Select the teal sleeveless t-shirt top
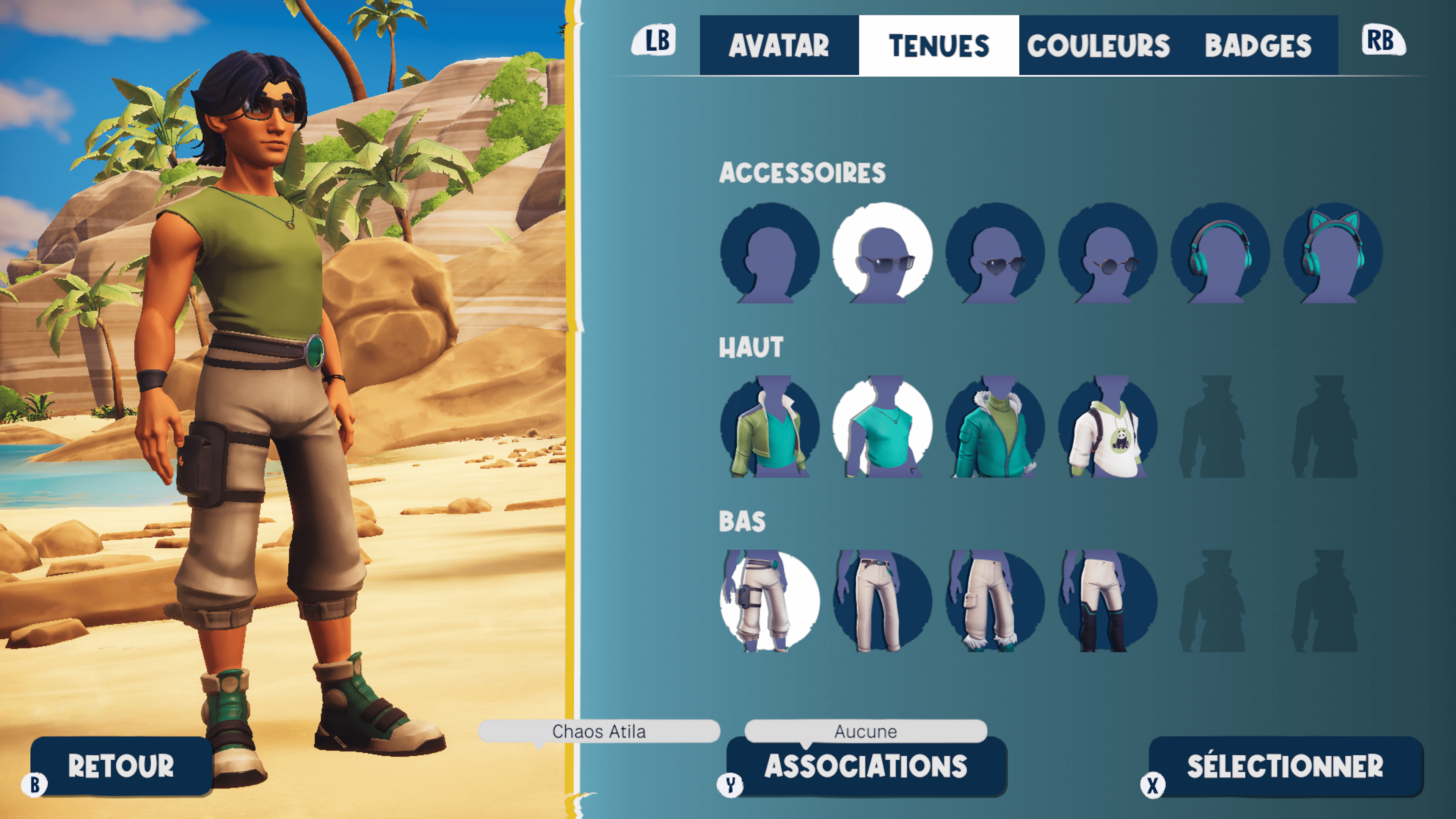1456x819 pixels. pyautogui.click(x=882, y=427)
